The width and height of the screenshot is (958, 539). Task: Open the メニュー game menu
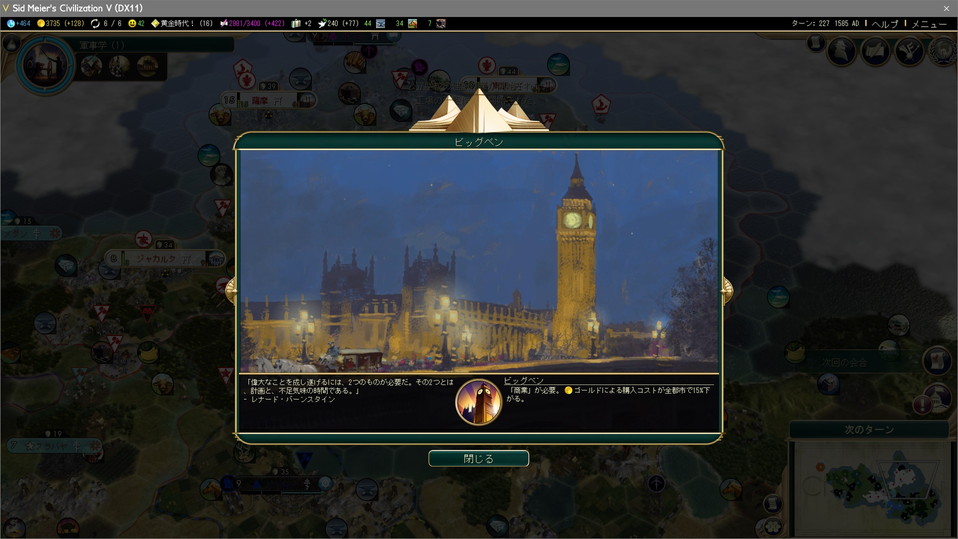click(929, 23)
